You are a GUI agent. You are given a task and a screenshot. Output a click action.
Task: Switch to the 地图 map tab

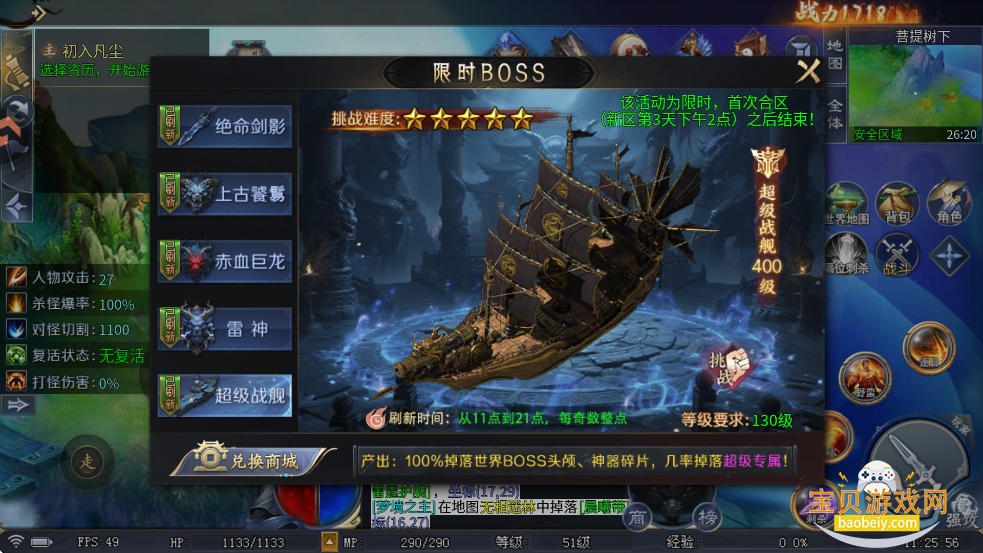[x=835, y=54]
